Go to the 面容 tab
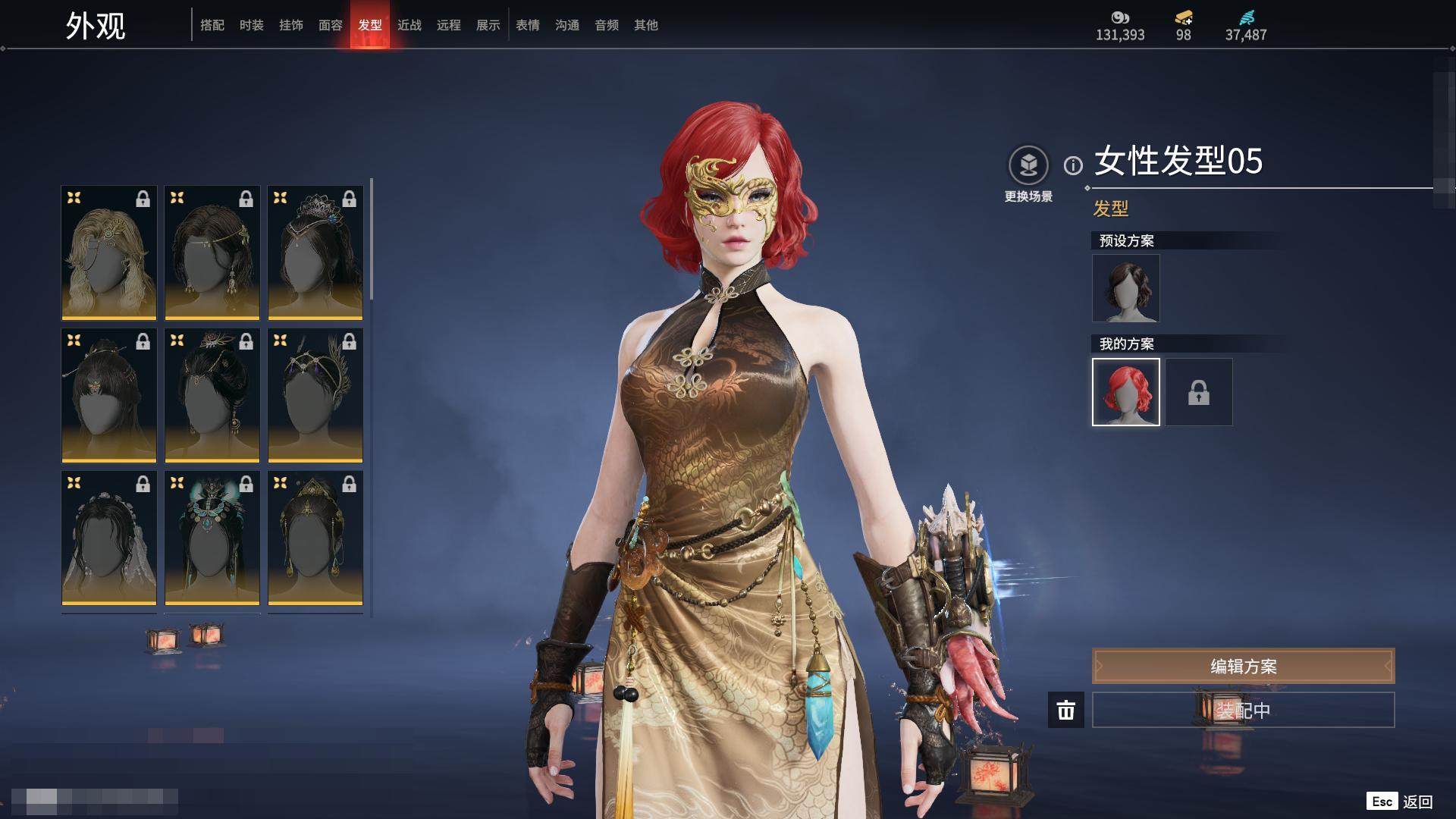Screen dimensions: 1456x819 pos(331,25)
